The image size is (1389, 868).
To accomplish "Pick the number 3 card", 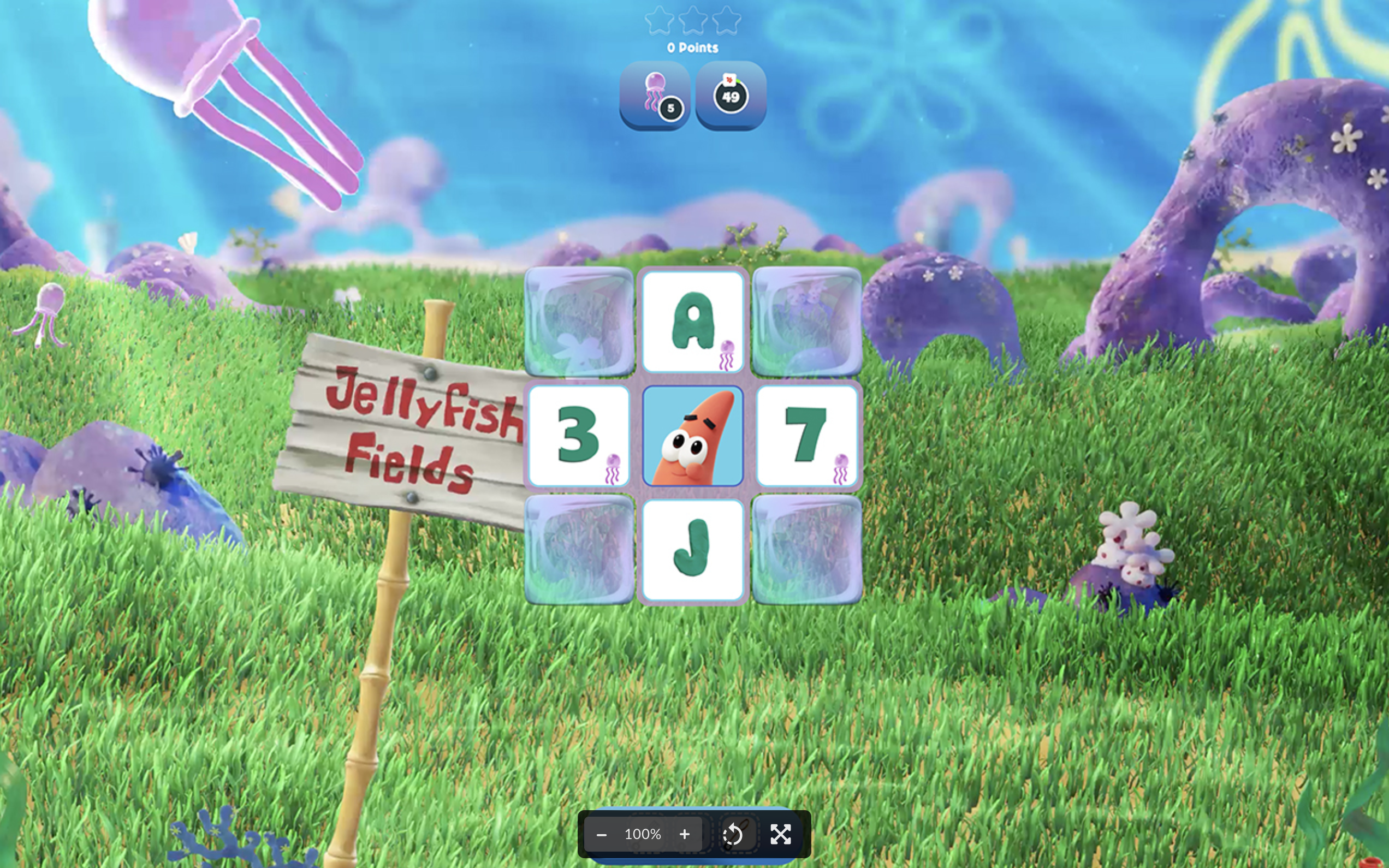I will click(579, 436).
